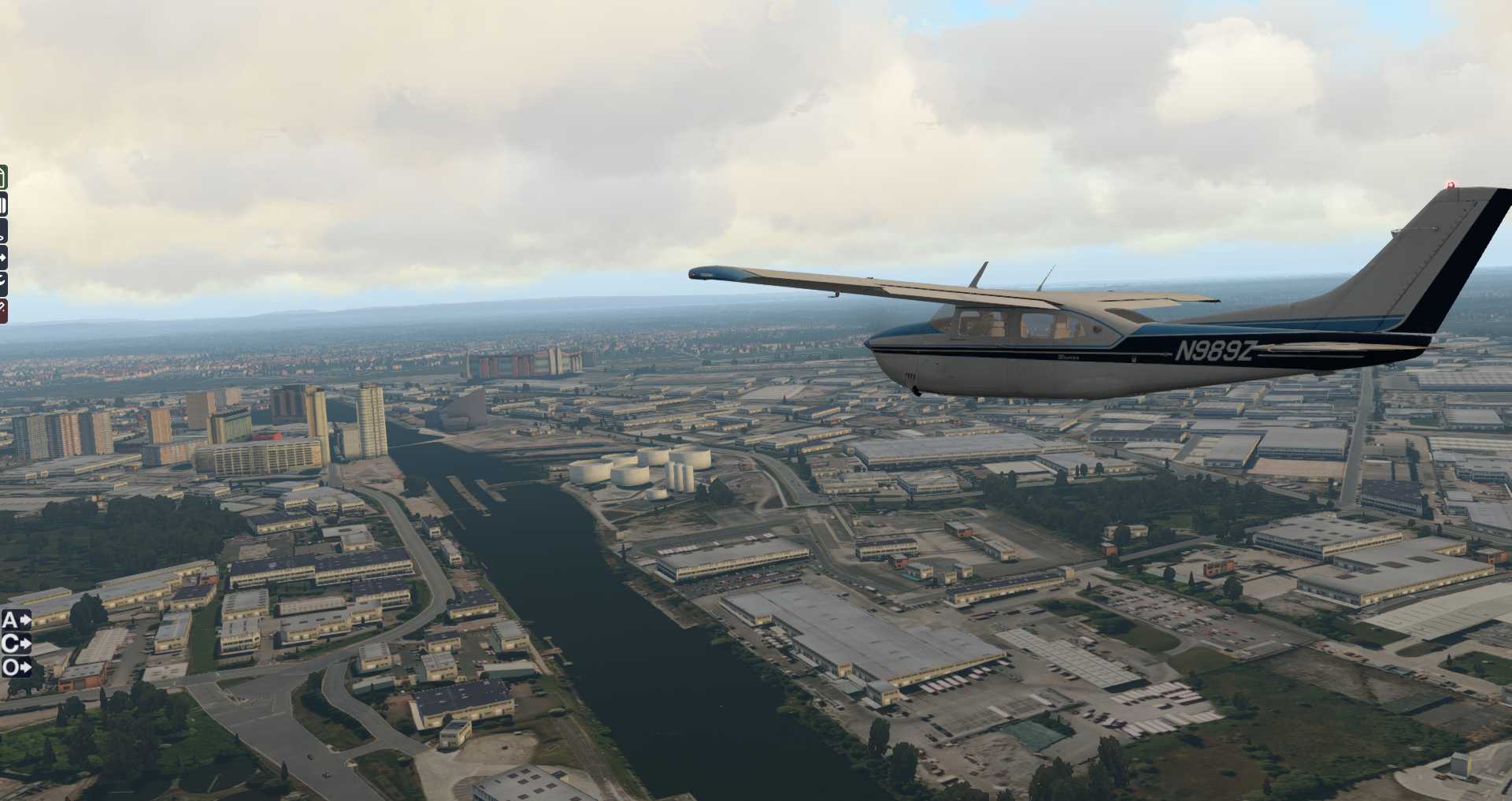This screenshot has width=1512, height=801.
Task: Click the dark red edge icon
Action: click(x=3, y=310)
